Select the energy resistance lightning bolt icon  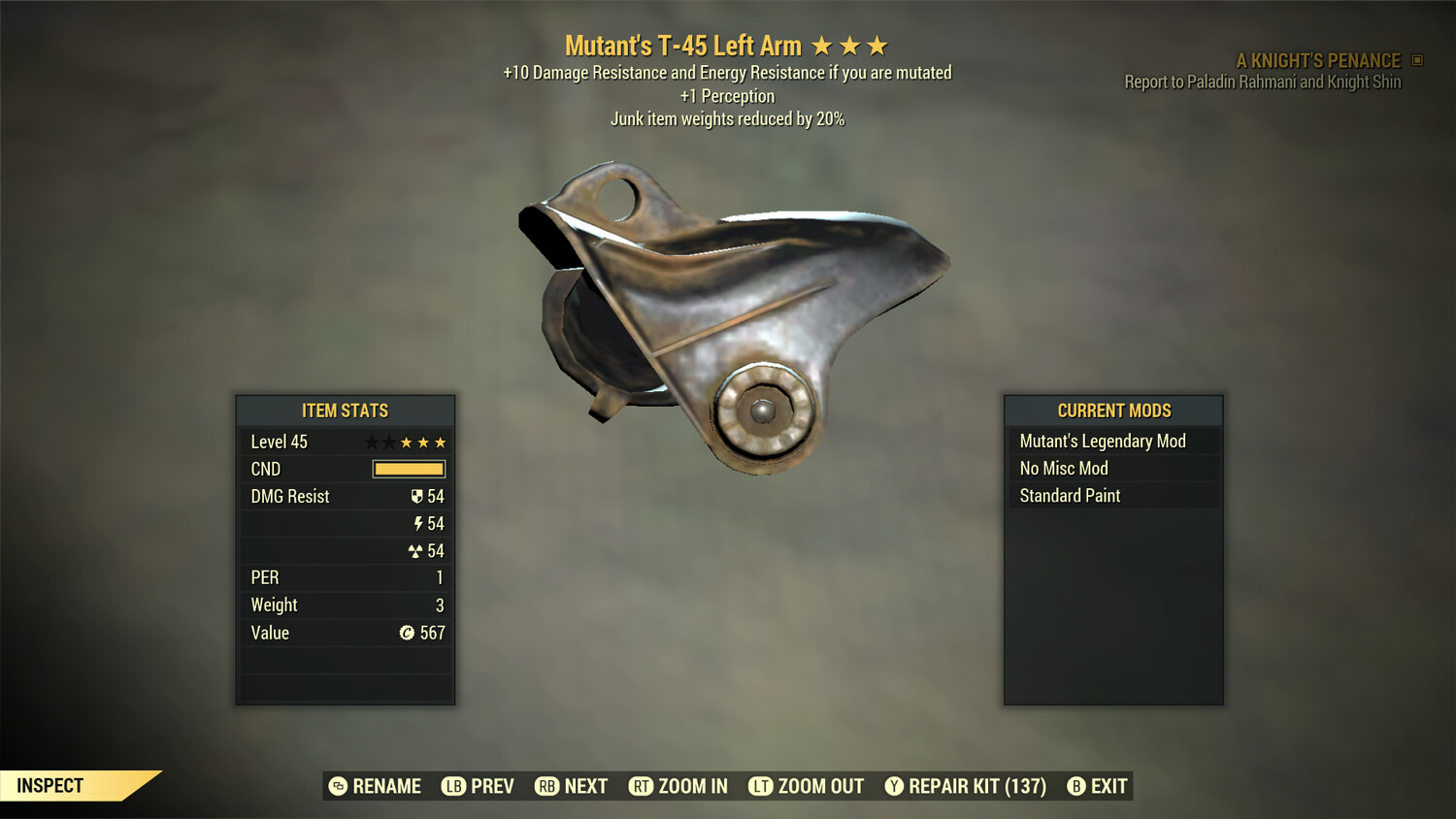419,523
